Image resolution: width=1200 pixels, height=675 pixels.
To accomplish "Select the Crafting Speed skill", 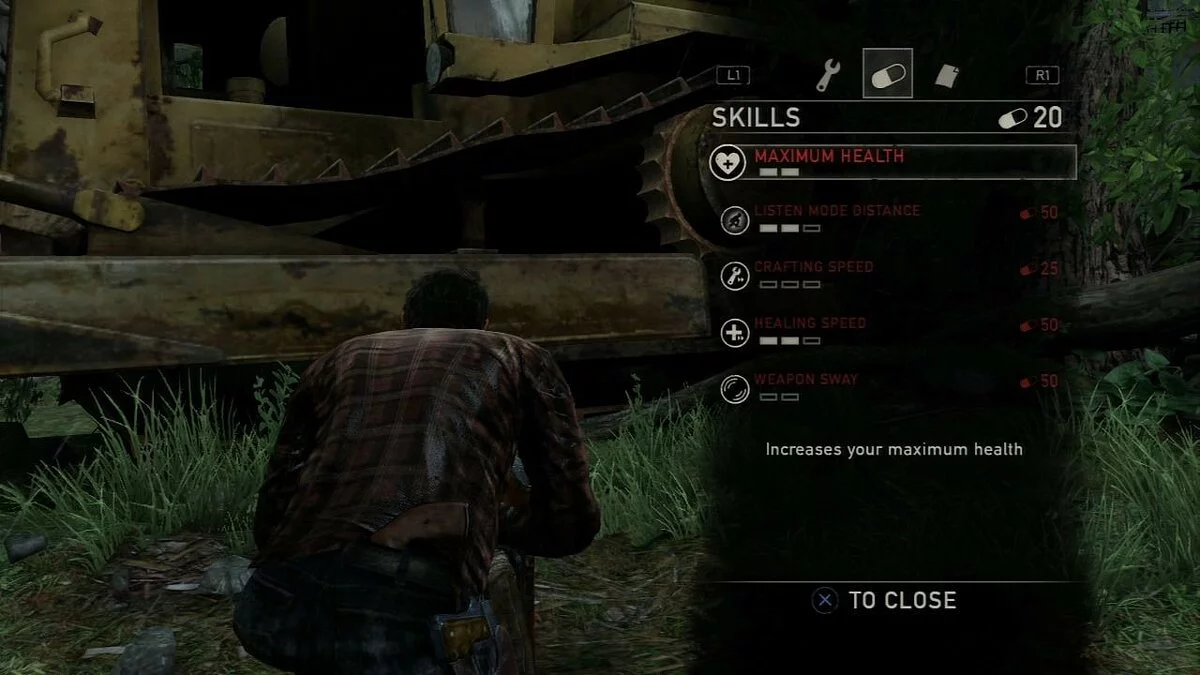I will 814,267.
